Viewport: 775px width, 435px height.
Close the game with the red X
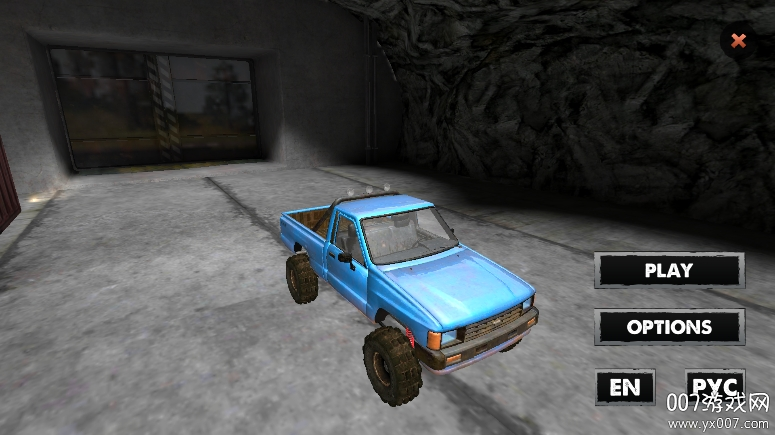(x=738, y=41)
